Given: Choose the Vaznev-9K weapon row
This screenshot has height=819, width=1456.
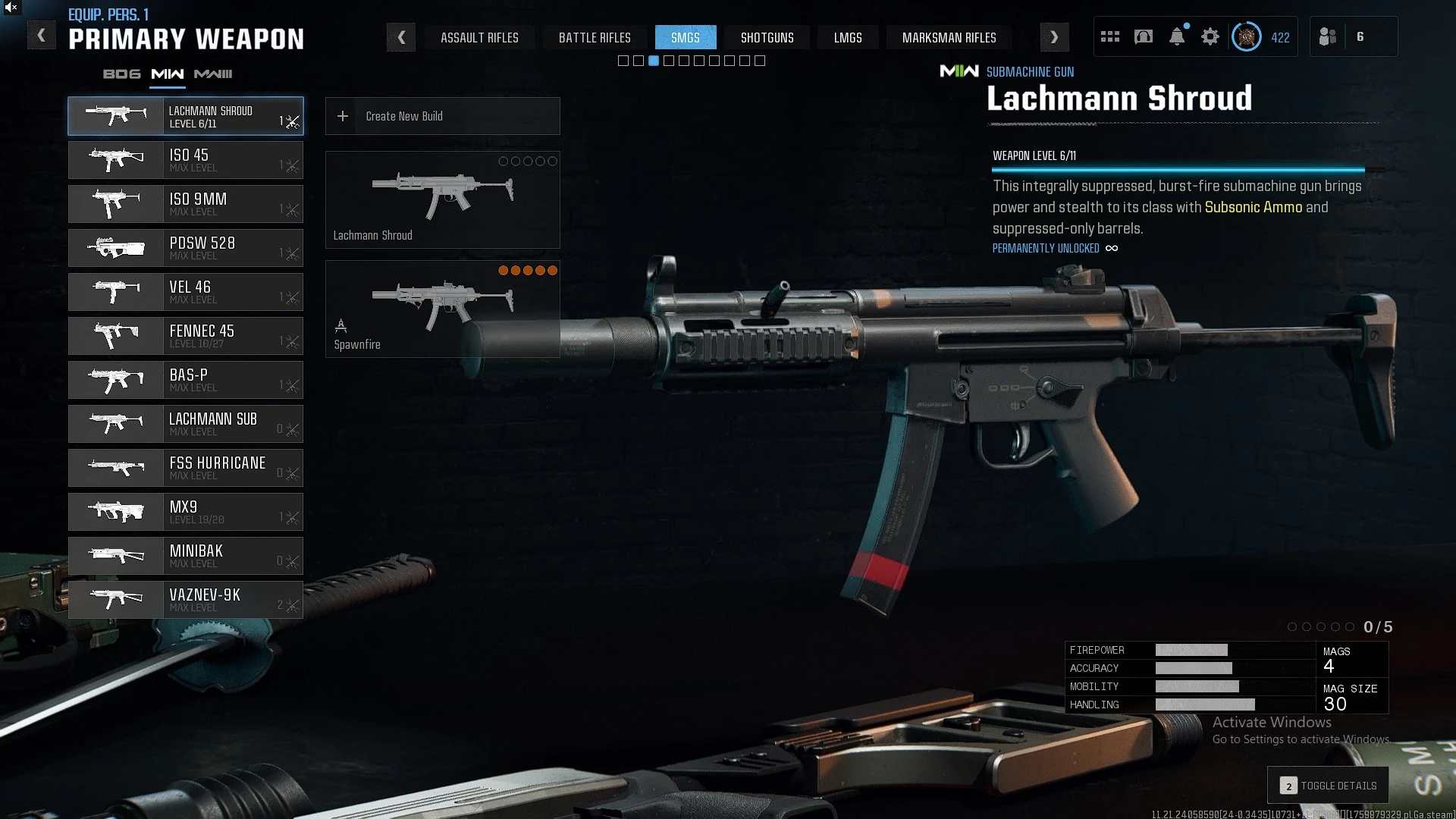Looking at the screenshot, I should pyautogui.click(x=186, y=600).
